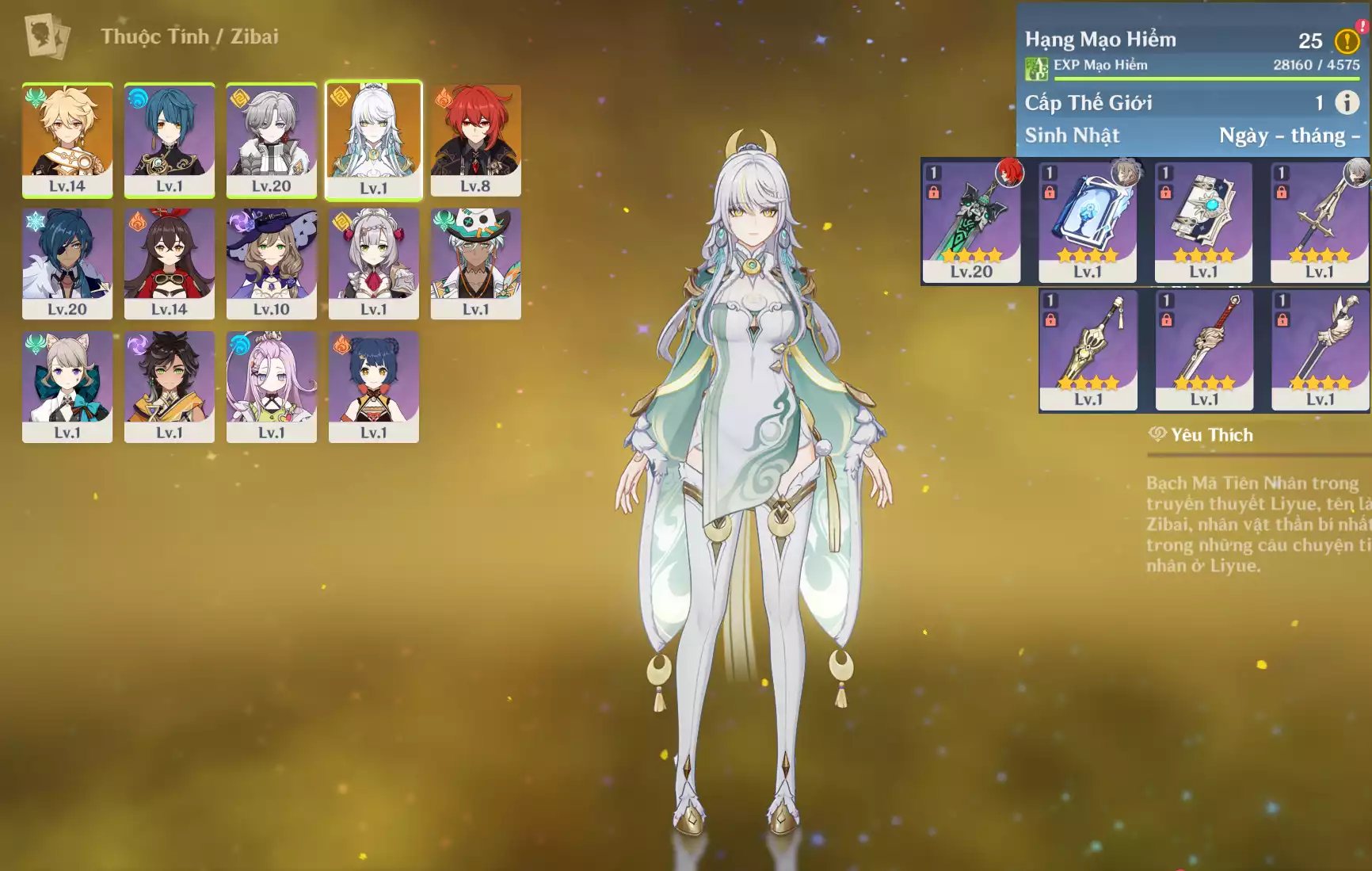Toggle the Yêu Thích favorite button
Screen dimensions: 1372x871
[1202, 434]
